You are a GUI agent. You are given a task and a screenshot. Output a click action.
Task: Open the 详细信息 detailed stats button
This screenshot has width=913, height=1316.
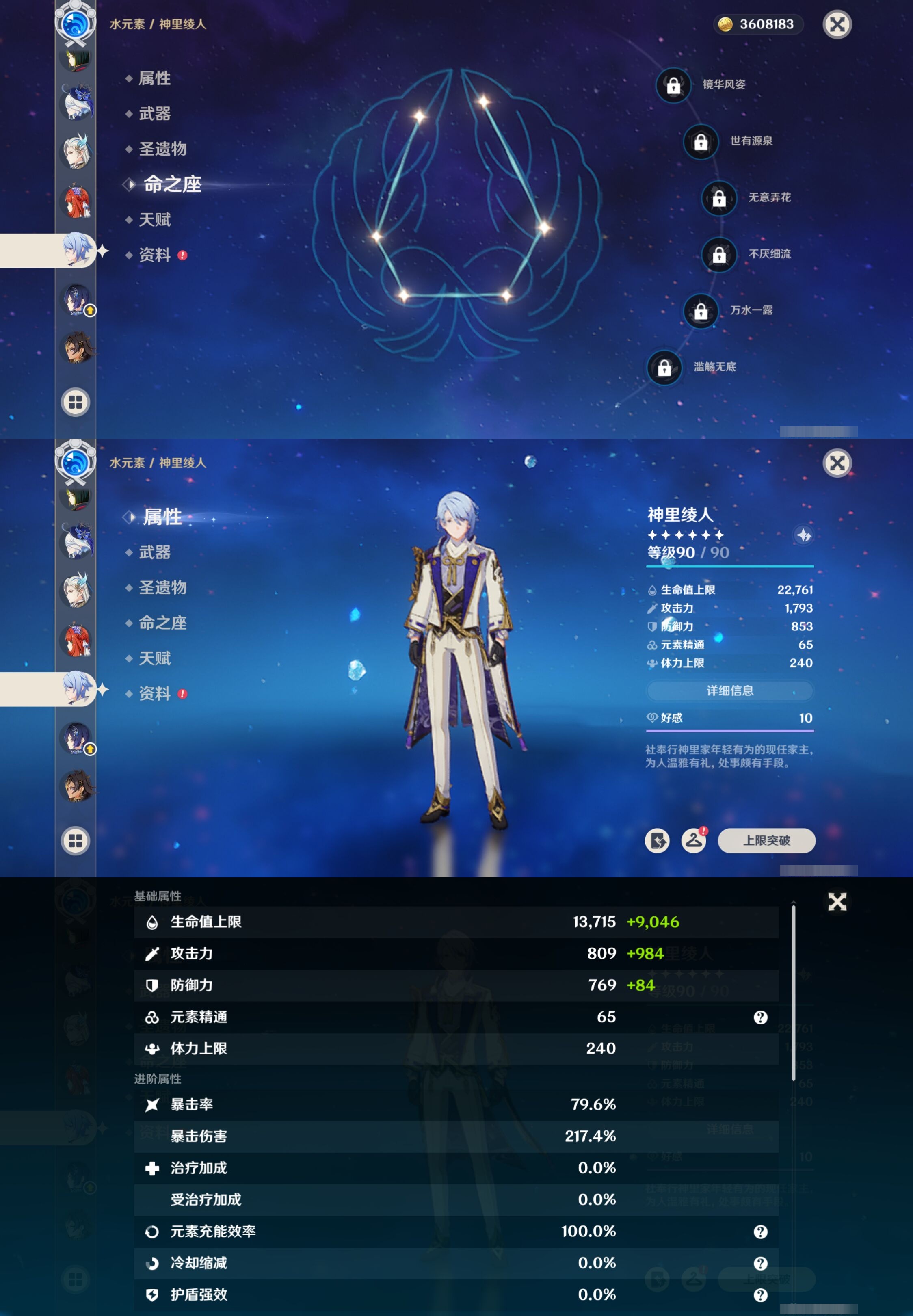tap(729, 690)
